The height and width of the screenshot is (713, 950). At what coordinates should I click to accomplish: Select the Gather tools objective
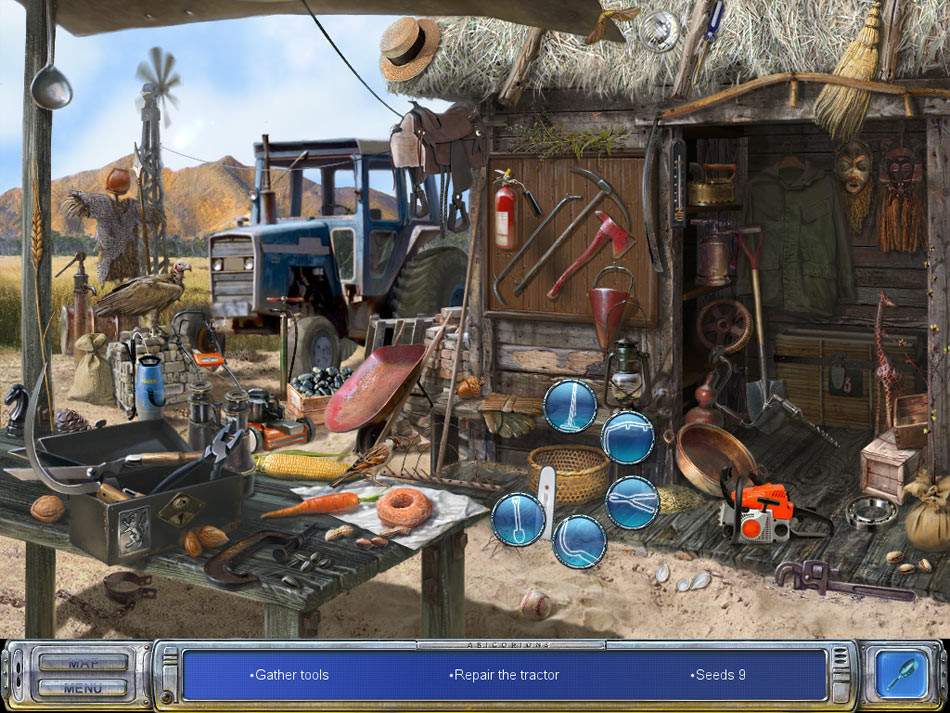pos(291,675)
